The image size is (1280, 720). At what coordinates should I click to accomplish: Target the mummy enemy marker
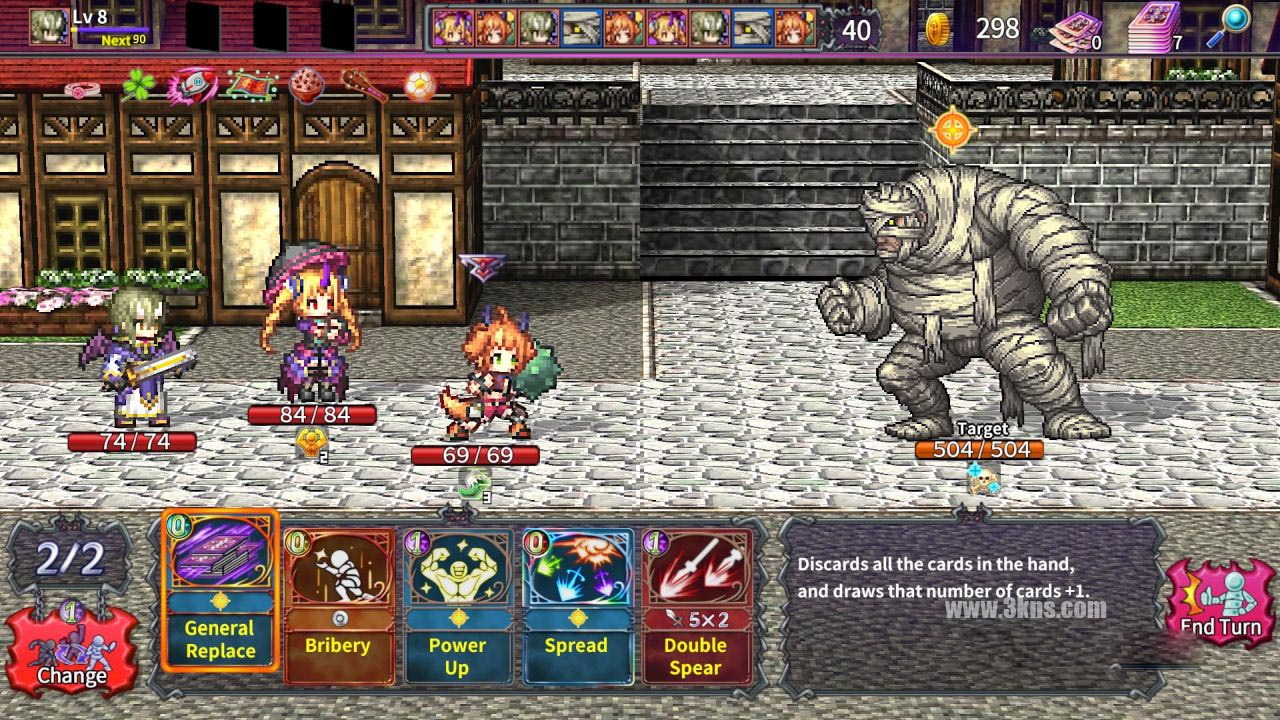coord(952,128)
